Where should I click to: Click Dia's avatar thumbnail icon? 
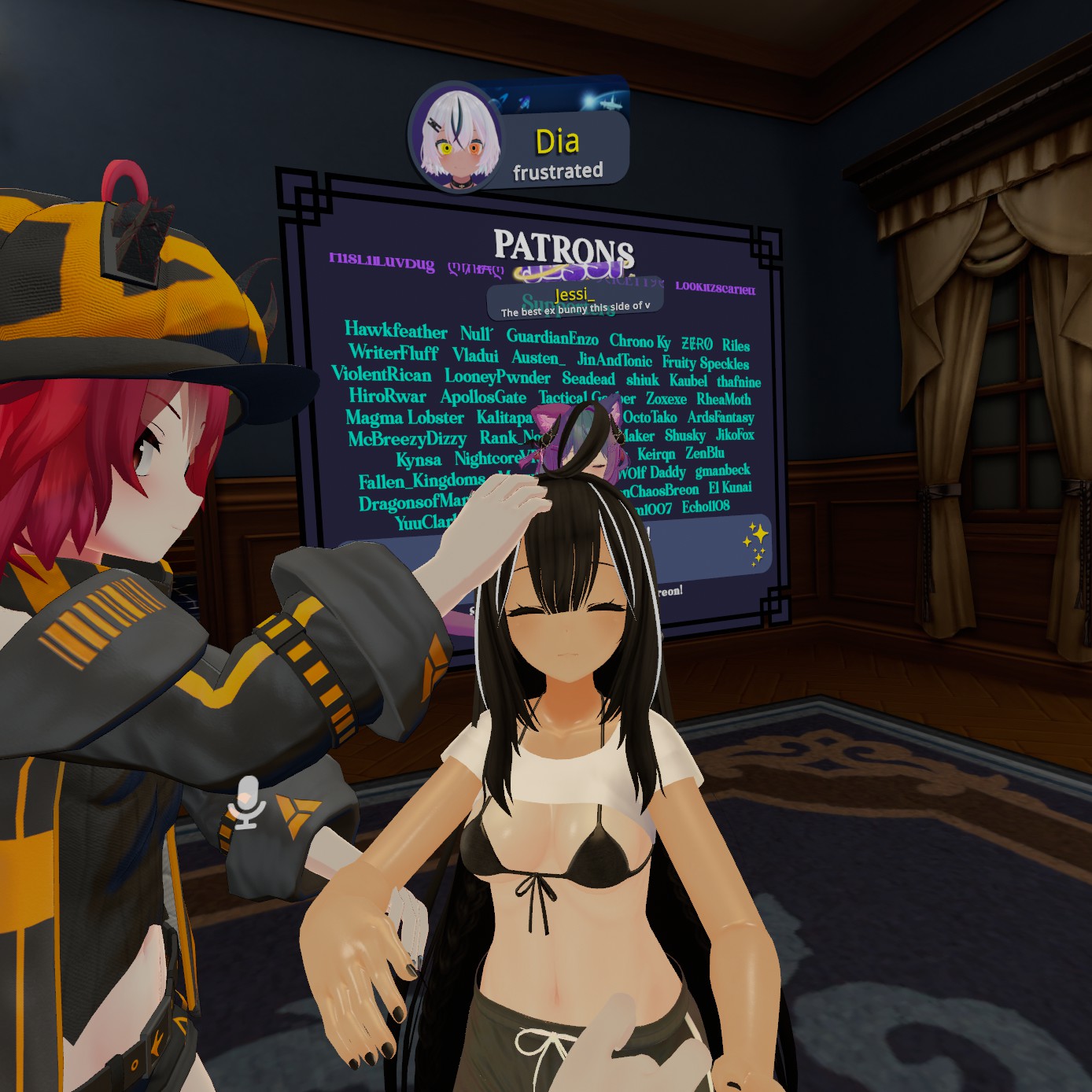[456, 139]
